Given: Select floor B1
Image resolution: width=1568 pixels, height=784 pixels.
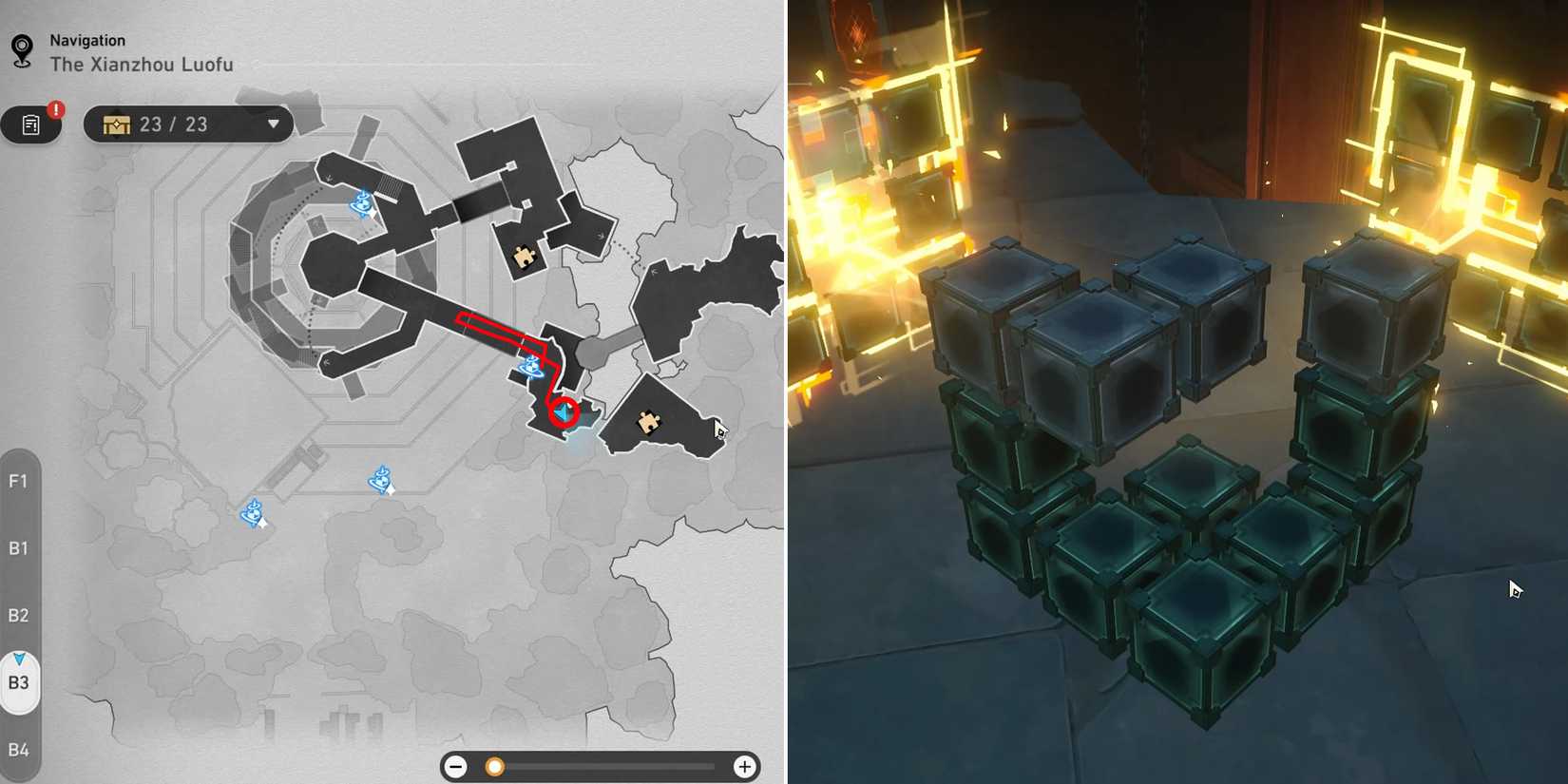Looking at the screenshot, I should coord(20,548).
